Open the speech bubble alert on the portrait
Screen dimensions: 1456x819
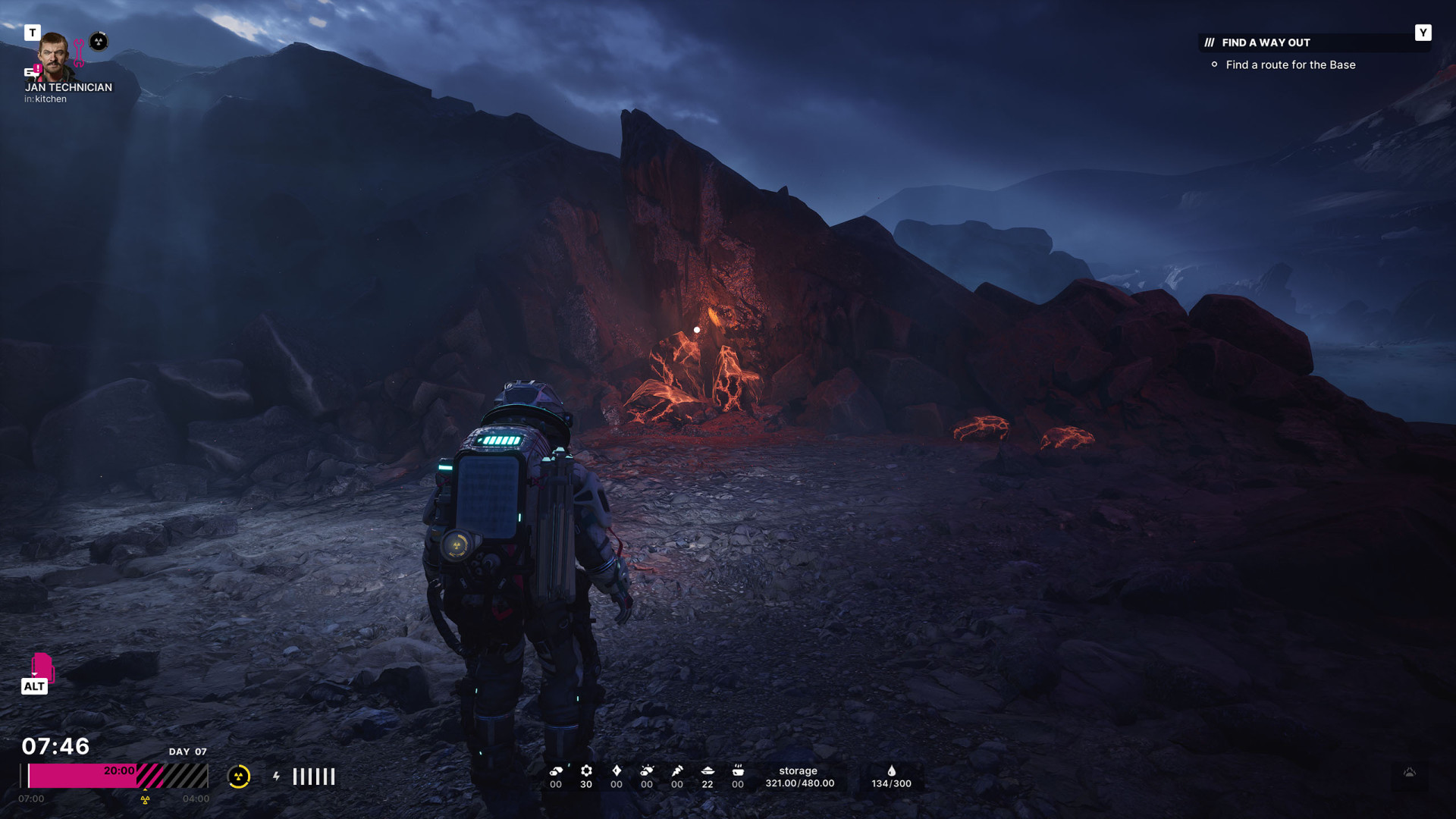point(33,71)
